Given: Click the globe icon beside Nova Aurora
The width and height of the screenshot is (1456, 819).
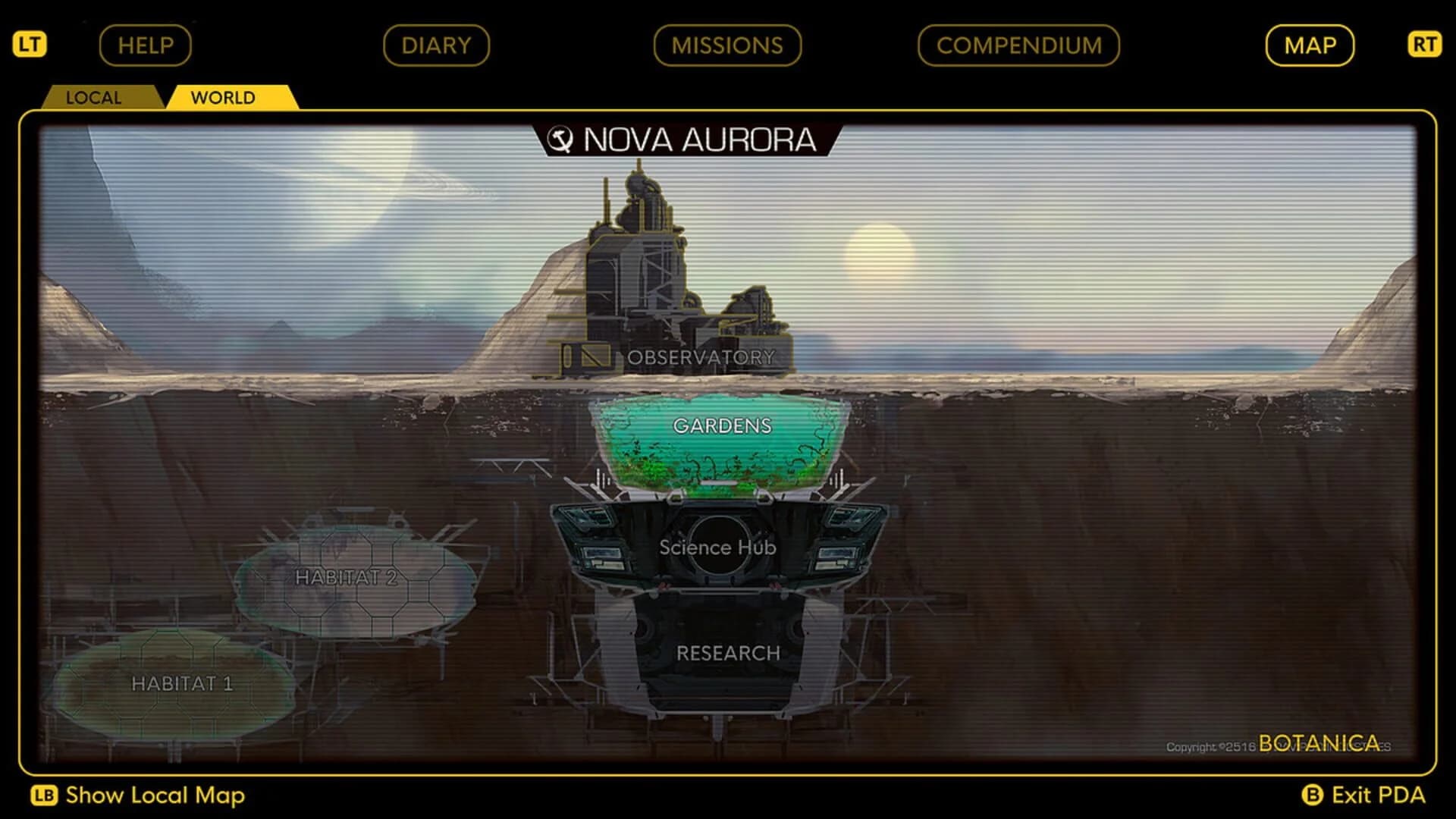Looking at the screenshot, I should [x=562, y=140].
